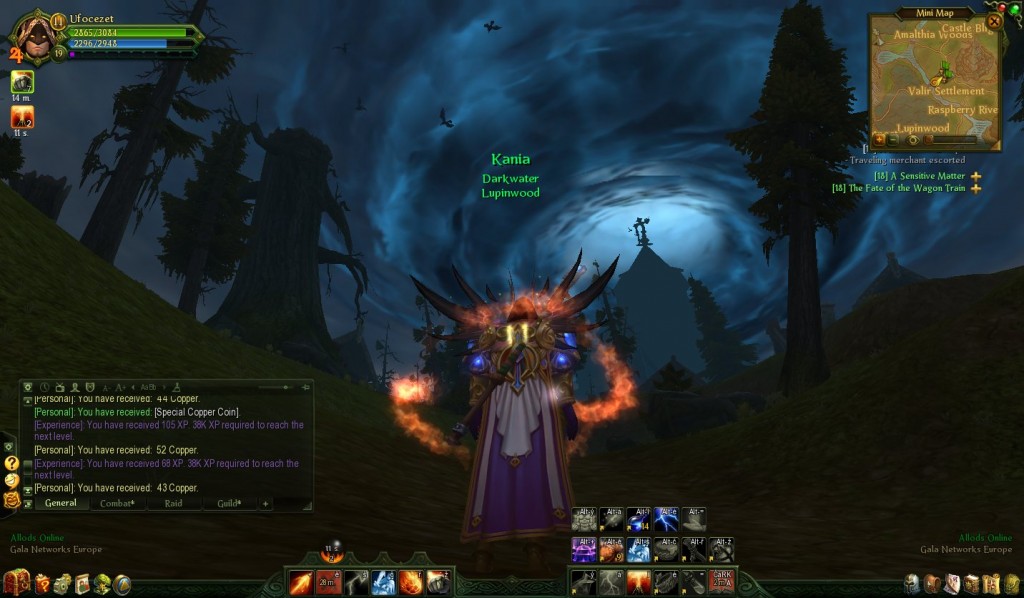Zoom out on the Mini Map
This screenshot has width=1024, height=598.
point(895,139)
